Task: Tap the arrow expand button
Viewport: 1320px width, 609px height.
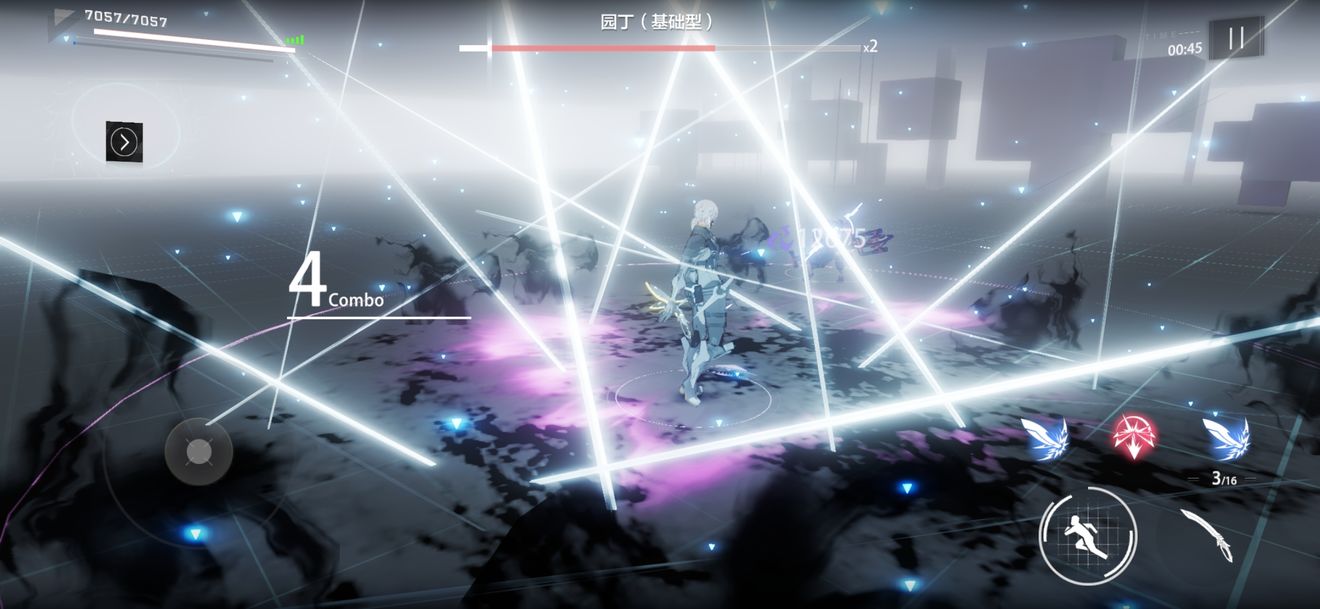Action: (x=124, y=142)
